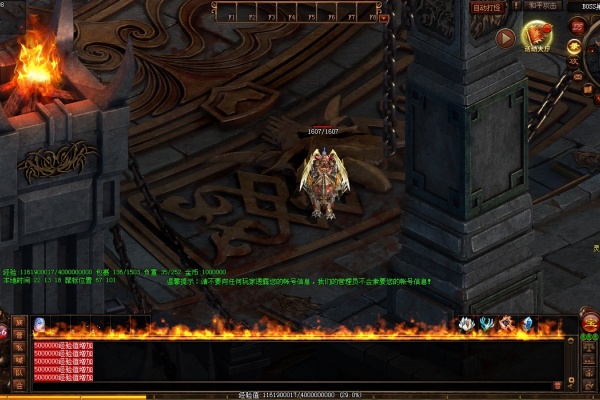The image size is (600, 400).
Task: Use the orange axe skill icon
Action: 507,323
